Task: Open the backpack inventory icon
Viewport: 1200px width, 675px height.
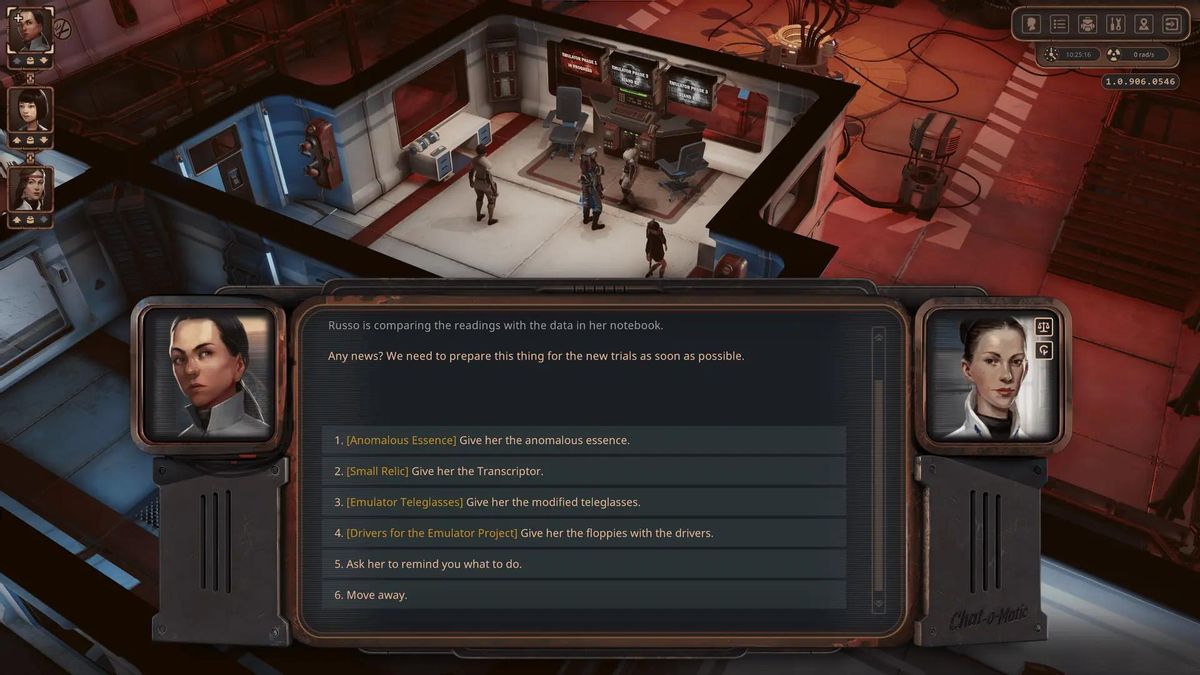Action: coord(1088,24)
